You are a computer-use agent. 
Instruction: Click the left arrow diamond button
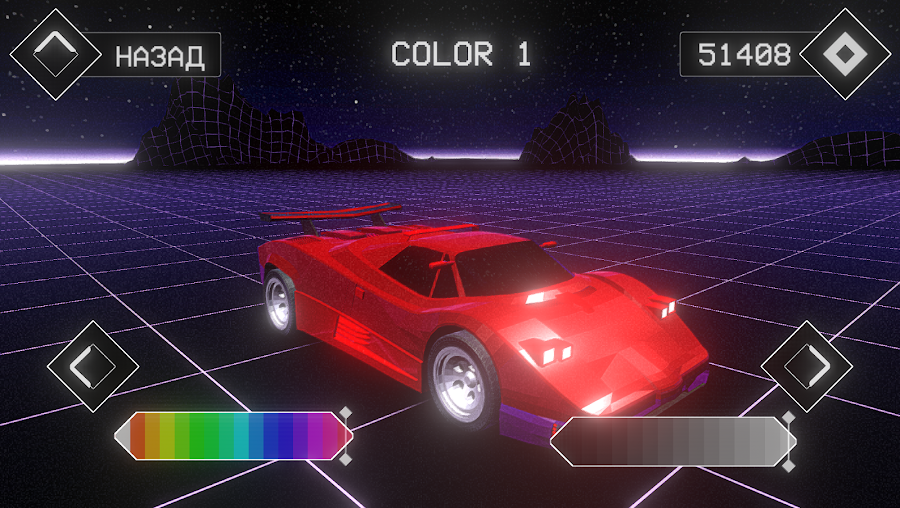click(92, 365)
